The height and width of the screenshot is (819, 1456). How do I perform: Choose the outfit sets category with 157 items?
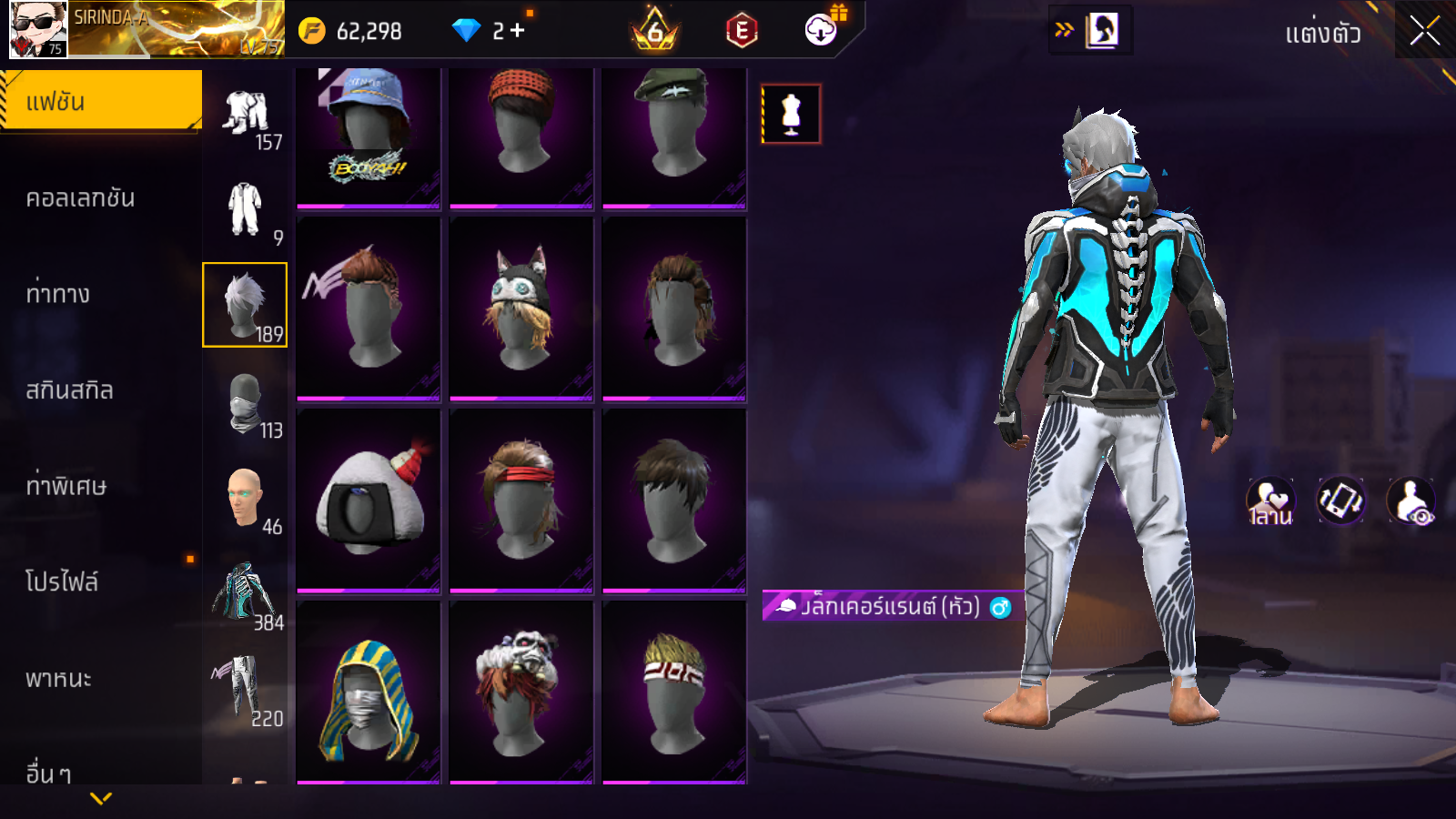(x=246, y=116)
